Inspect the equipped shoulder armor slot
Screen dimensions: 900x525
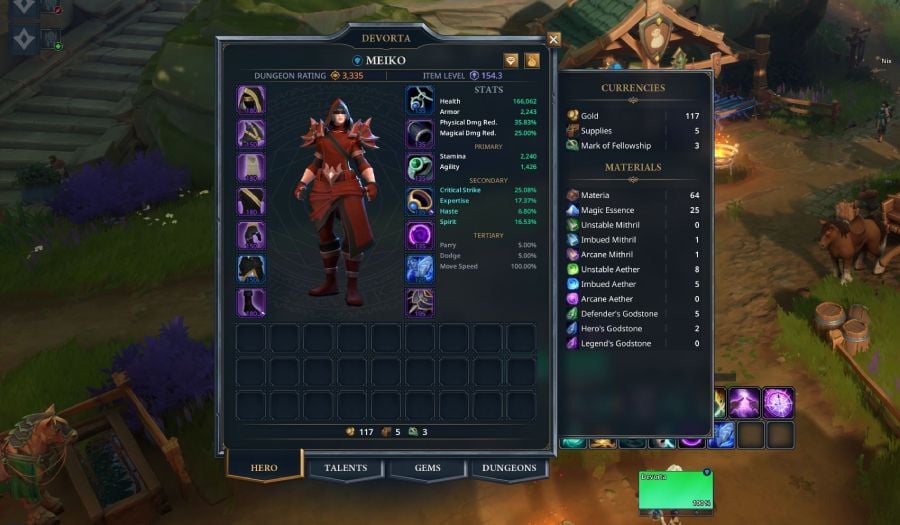point(251,134)
